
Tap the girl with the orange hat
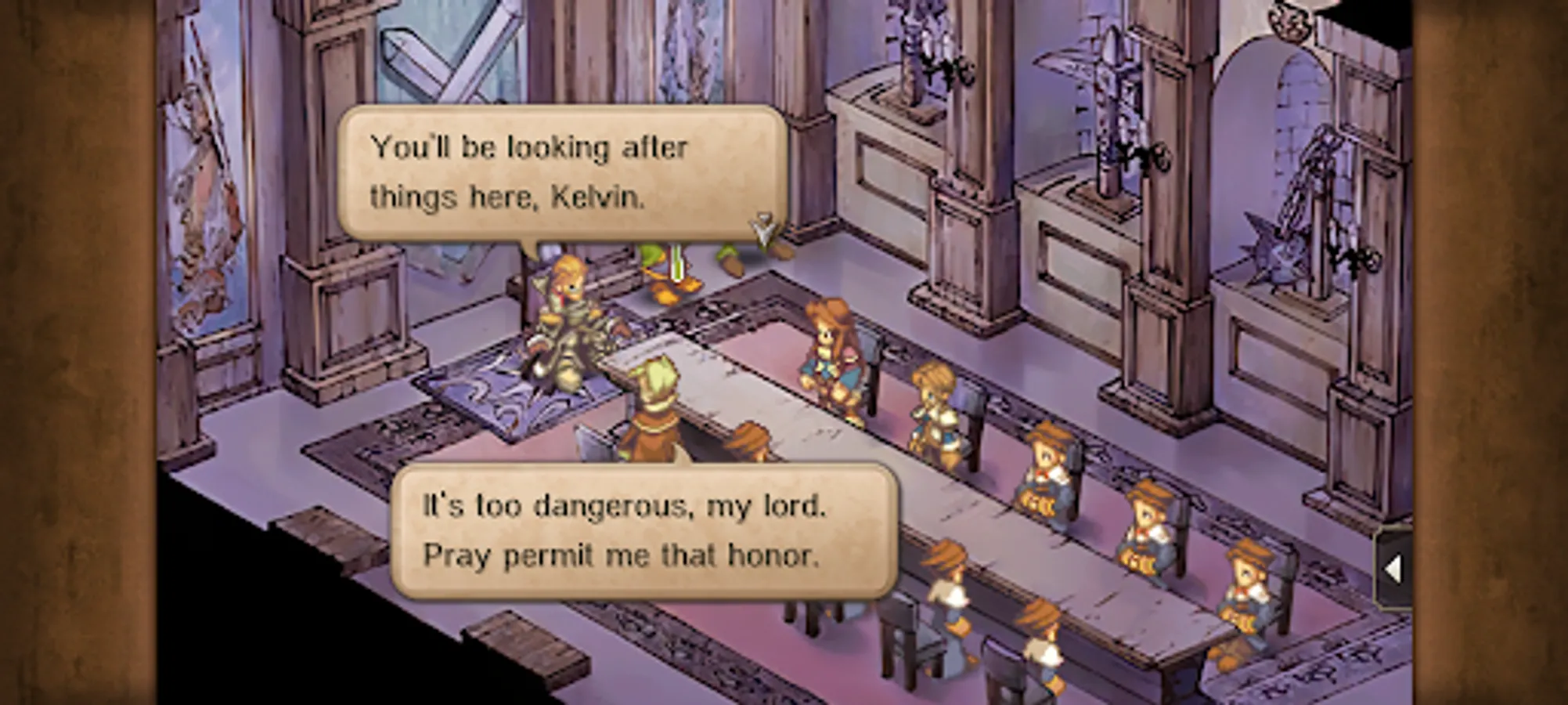tap(830, 345)
